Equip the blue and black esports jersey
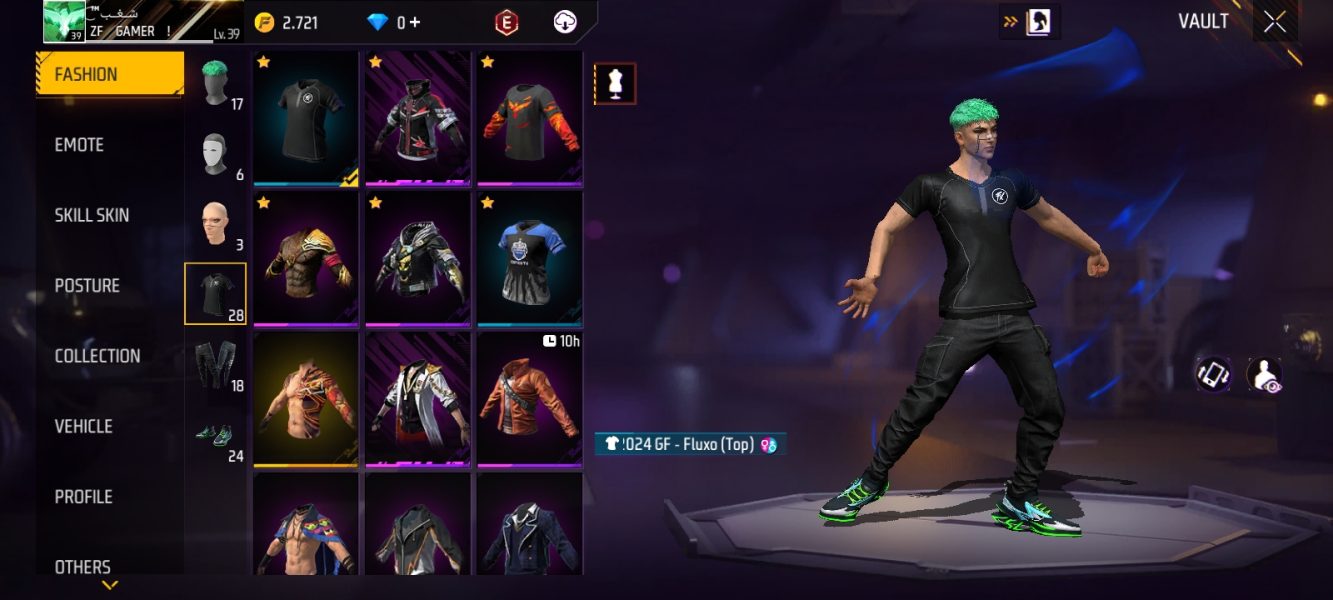Image resolution: width=1333 pixels, height=600 pixels. [529, 257]
